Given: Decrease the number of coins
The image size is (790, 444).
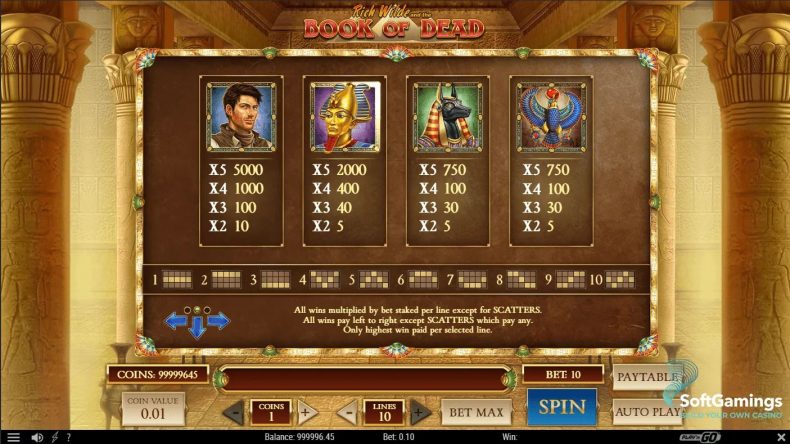Looking at the screenshot, I should (x=231, y=411).
